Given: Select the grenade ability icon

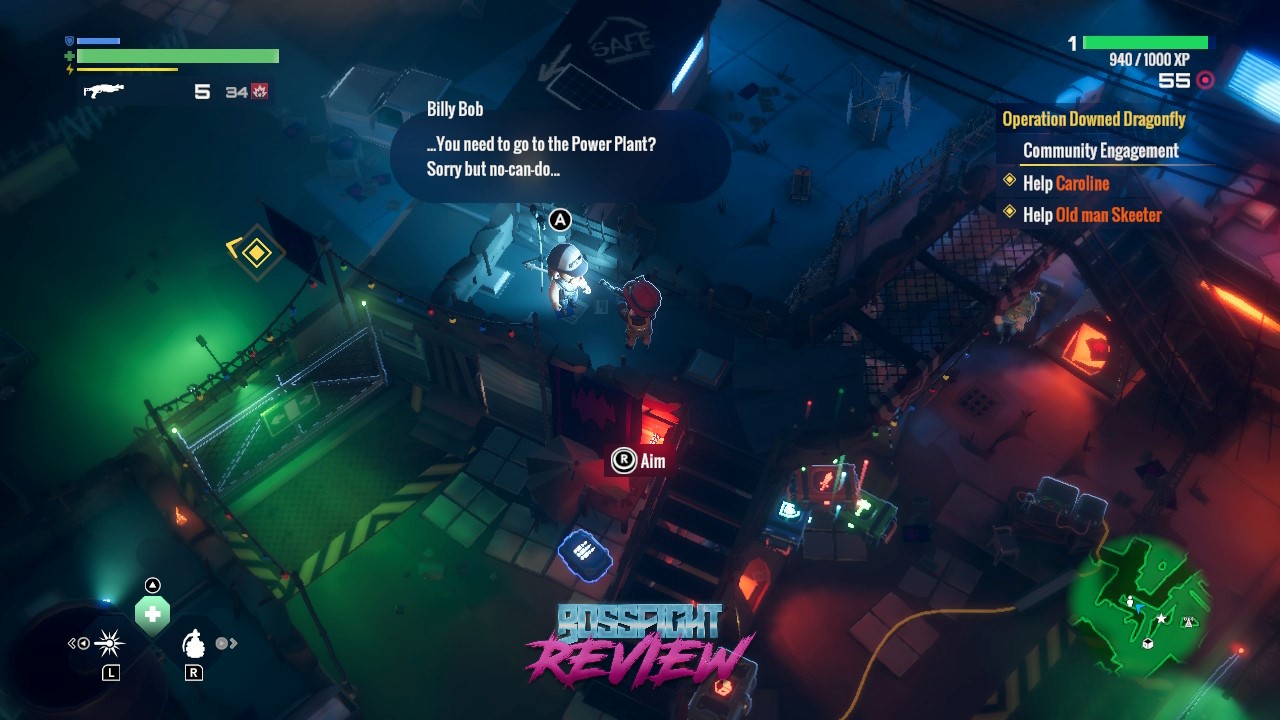Looking at the screenshot, I should (x=194, y=644).
